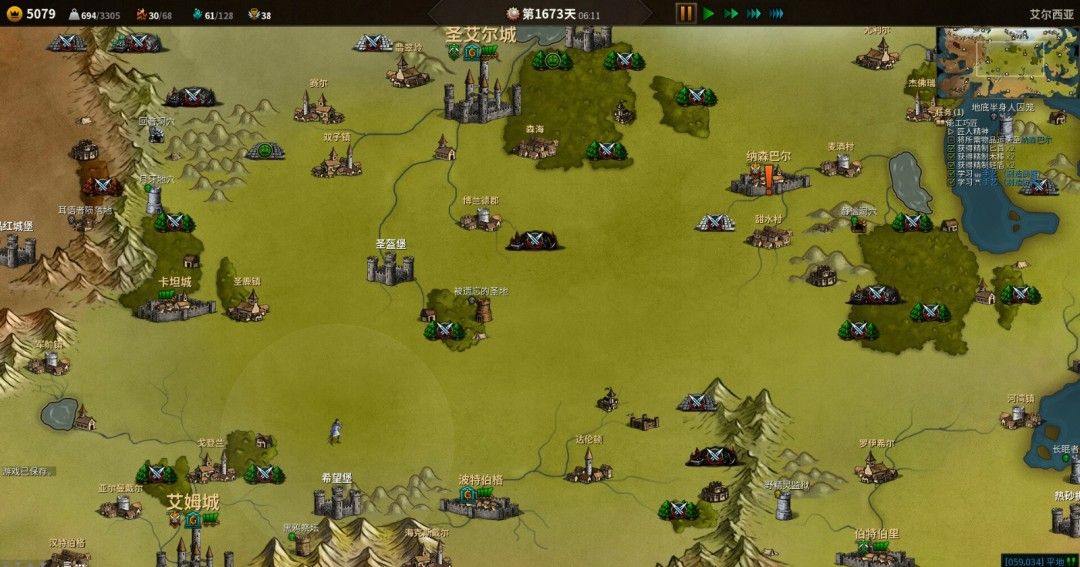Click the winged emblem icon showing 38

[253, 15]
